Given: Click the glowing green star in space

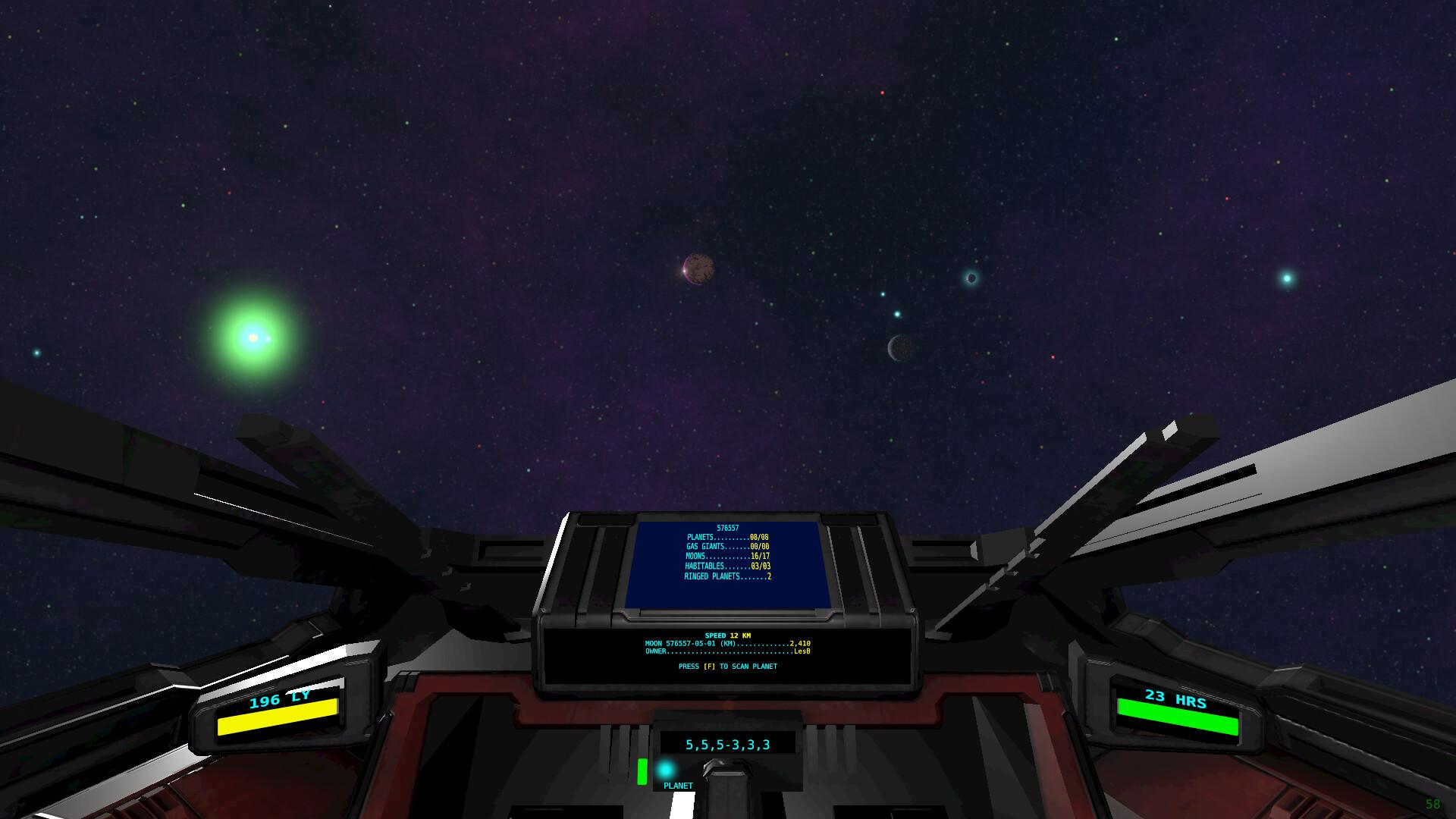Looking at the screenshot, I should [x=252, y=336].
